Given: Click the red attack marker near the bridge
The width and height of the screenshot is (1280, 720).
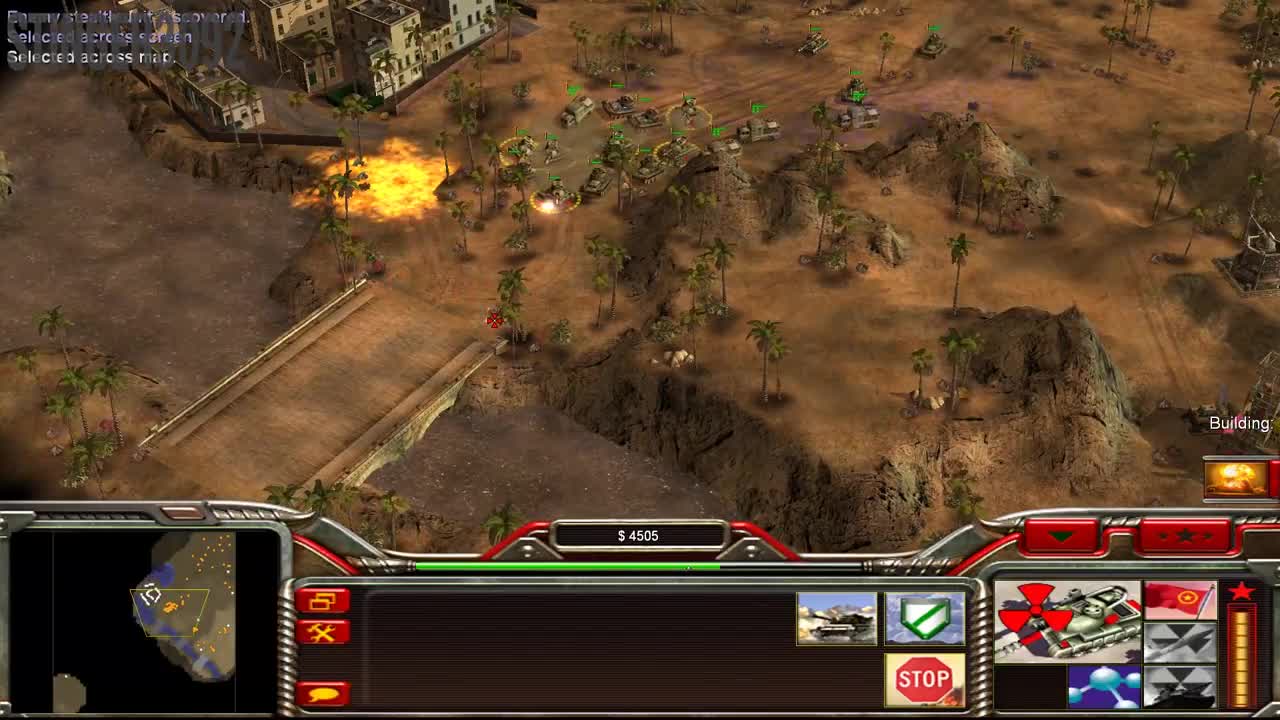Looking at the screenshot, I should [x=493, y=319].
